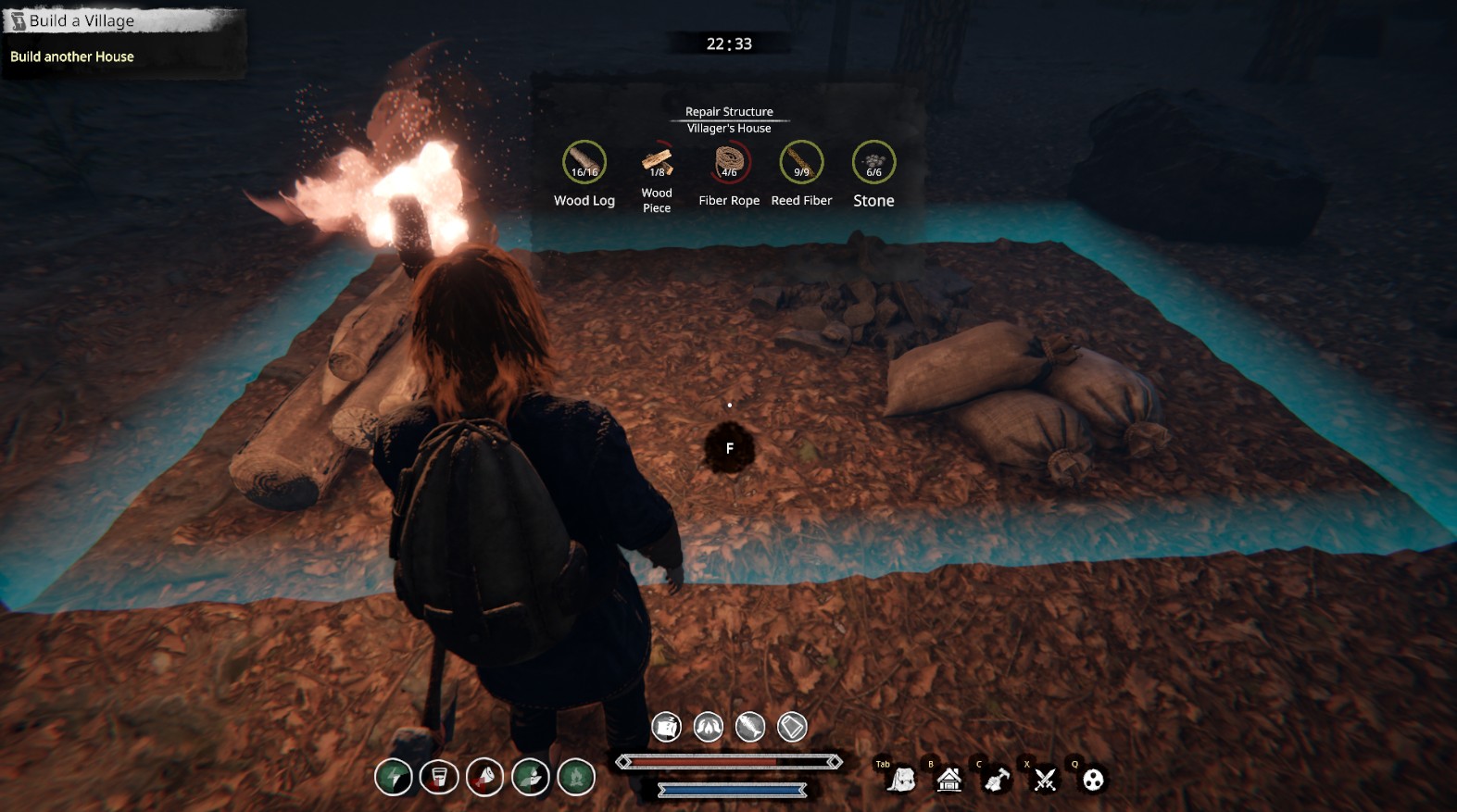Select the Wood Log resource icon
Image resolution: width=1457 pixels, height=812 pixels.
tap(584, 163)
